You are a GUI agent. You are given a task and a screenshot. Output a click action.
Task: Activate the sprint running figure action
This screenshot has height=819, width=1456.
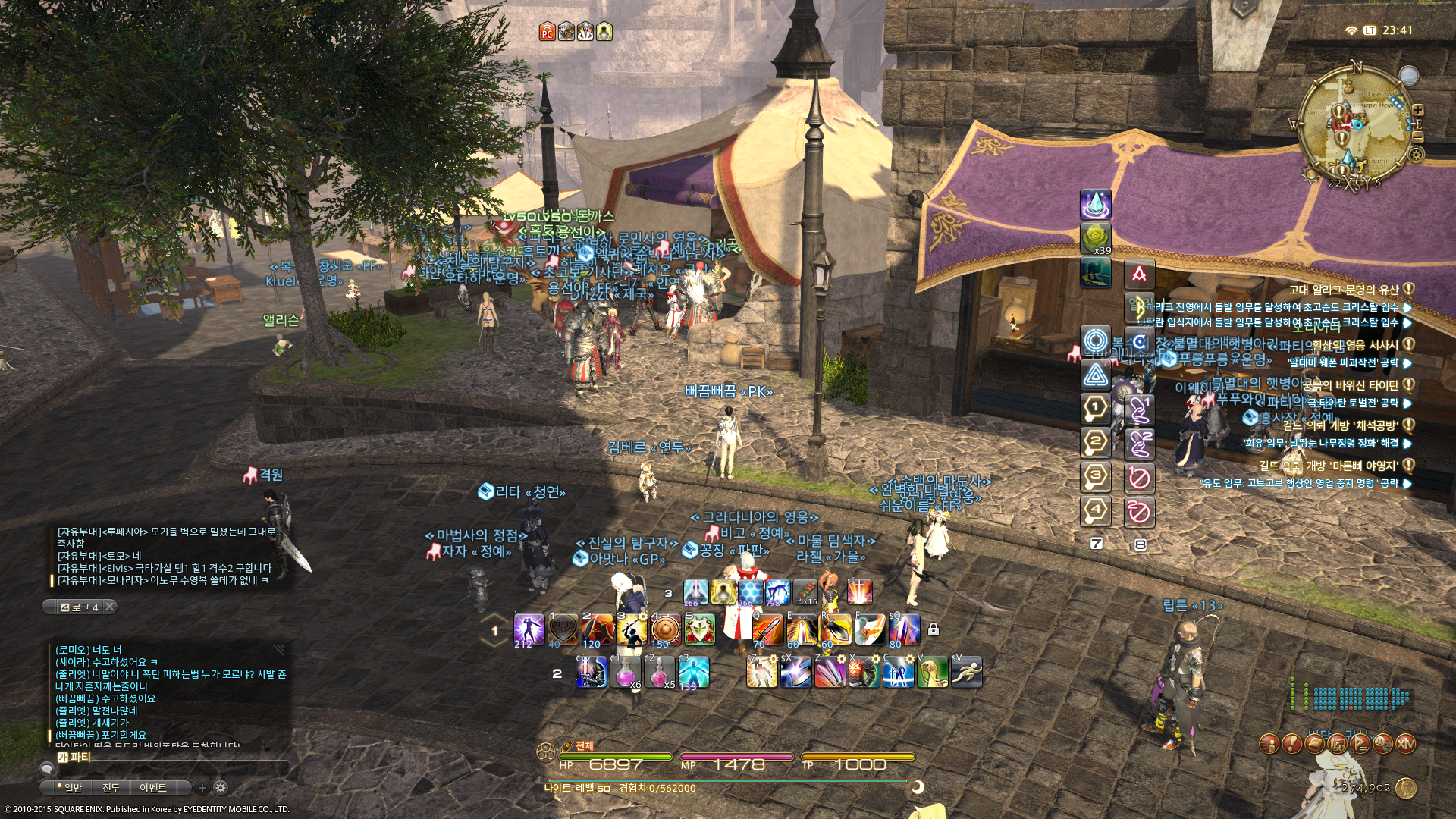(967, 672)
